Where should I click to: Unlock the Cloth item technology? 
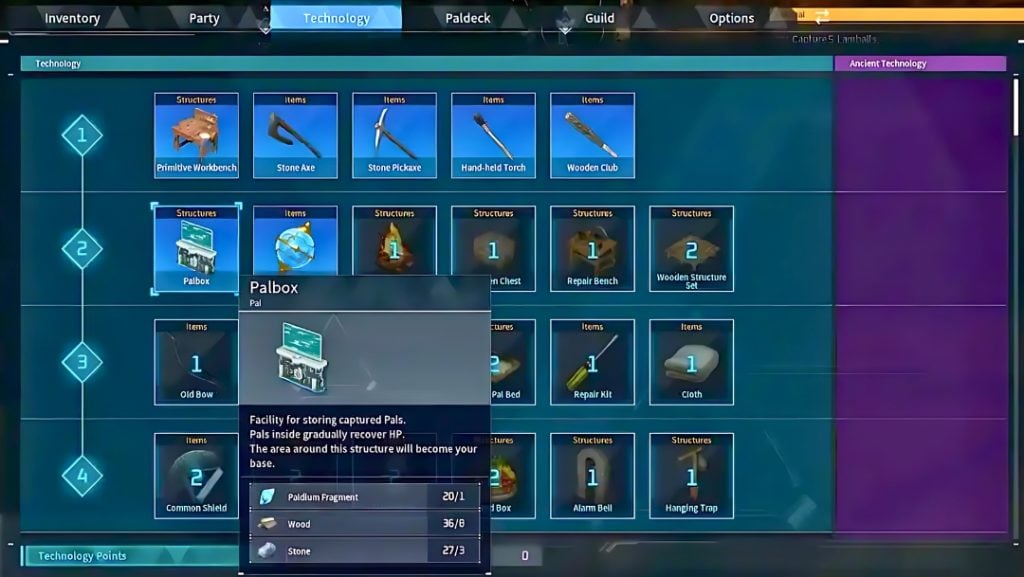click(691, 362)
